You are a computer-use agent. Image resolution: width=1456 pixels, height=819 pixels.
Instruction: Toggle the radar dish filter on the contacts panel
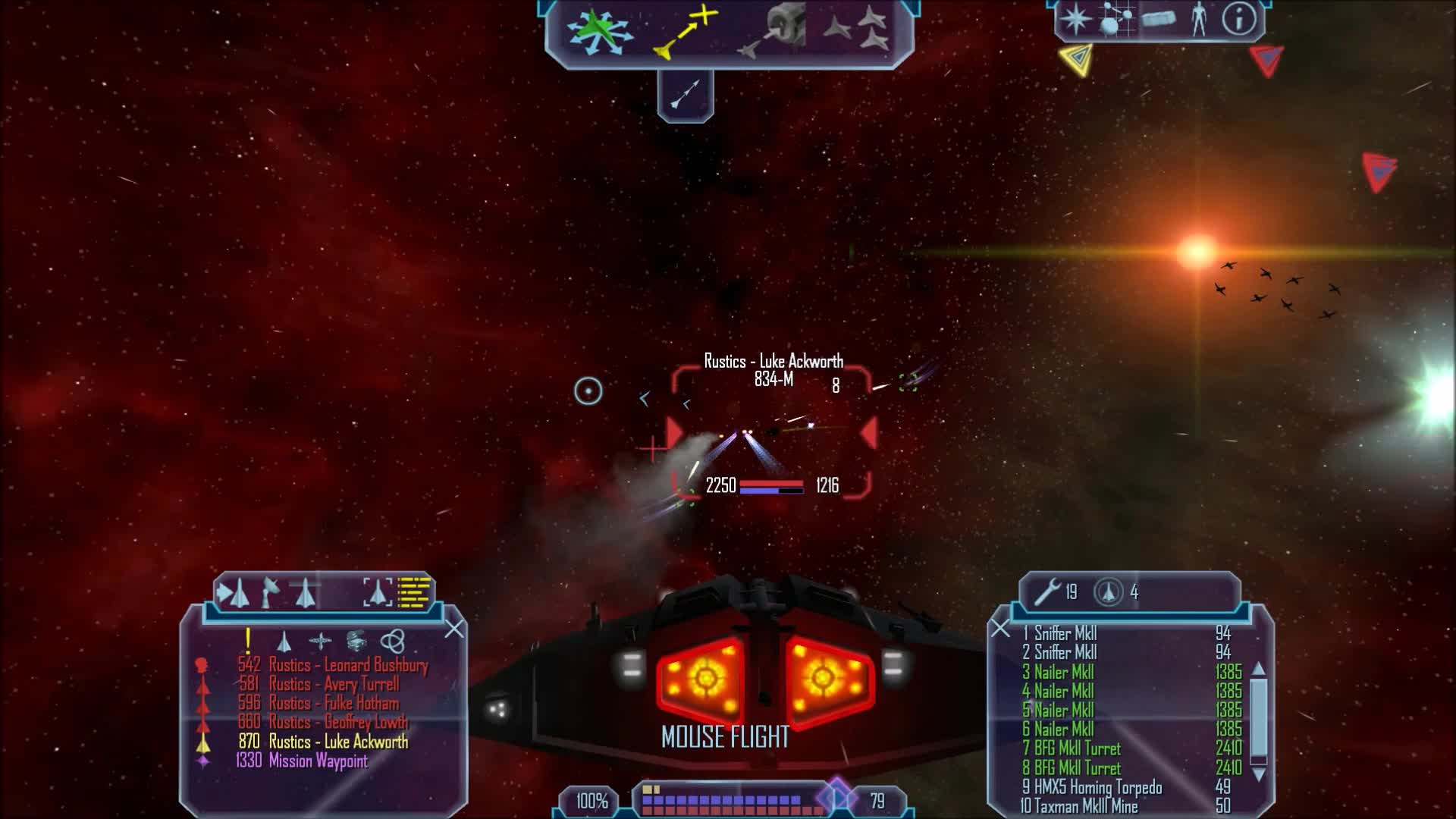270,593
